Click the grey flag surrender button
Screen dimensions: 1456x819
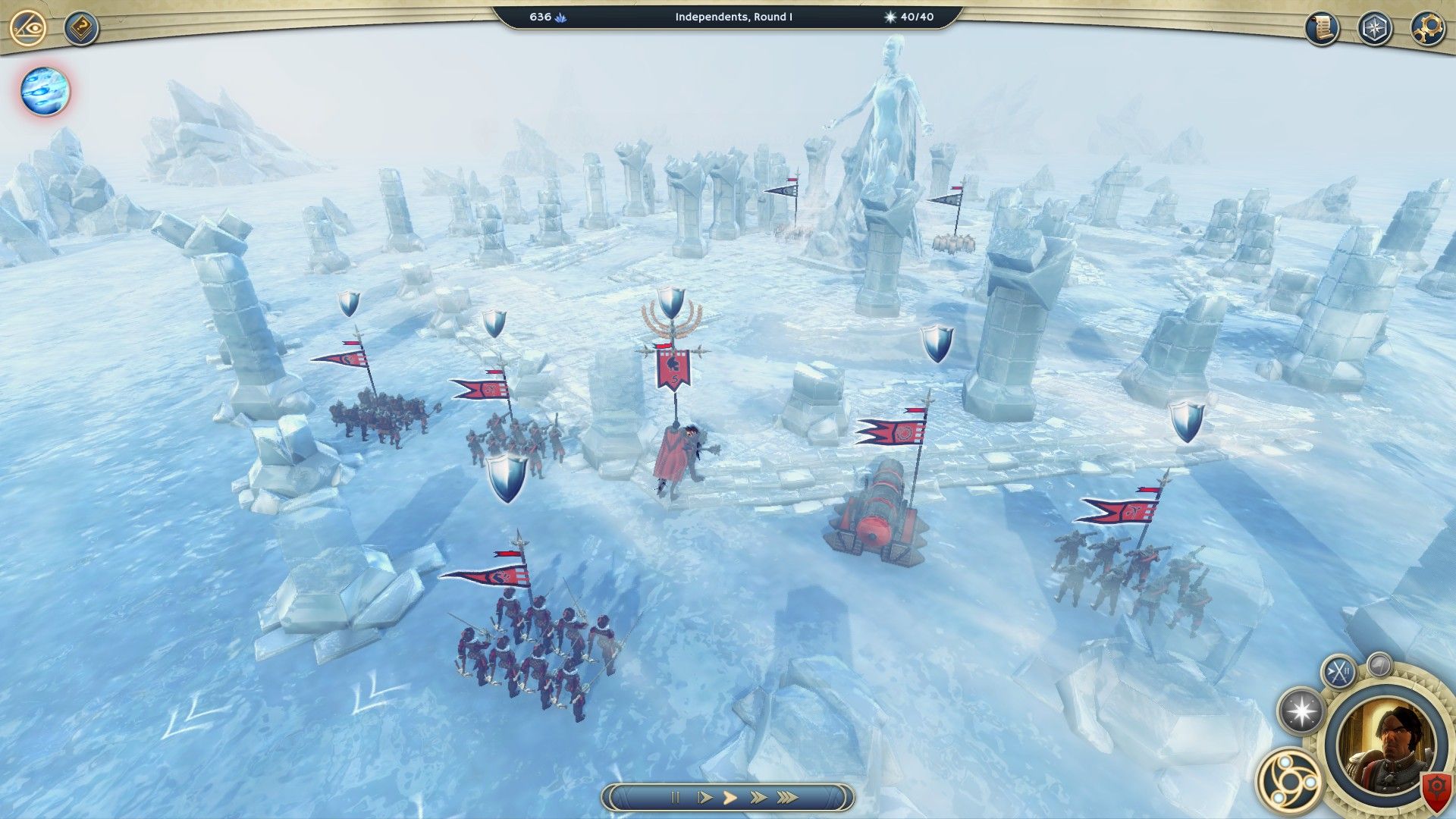[1379, 664]
